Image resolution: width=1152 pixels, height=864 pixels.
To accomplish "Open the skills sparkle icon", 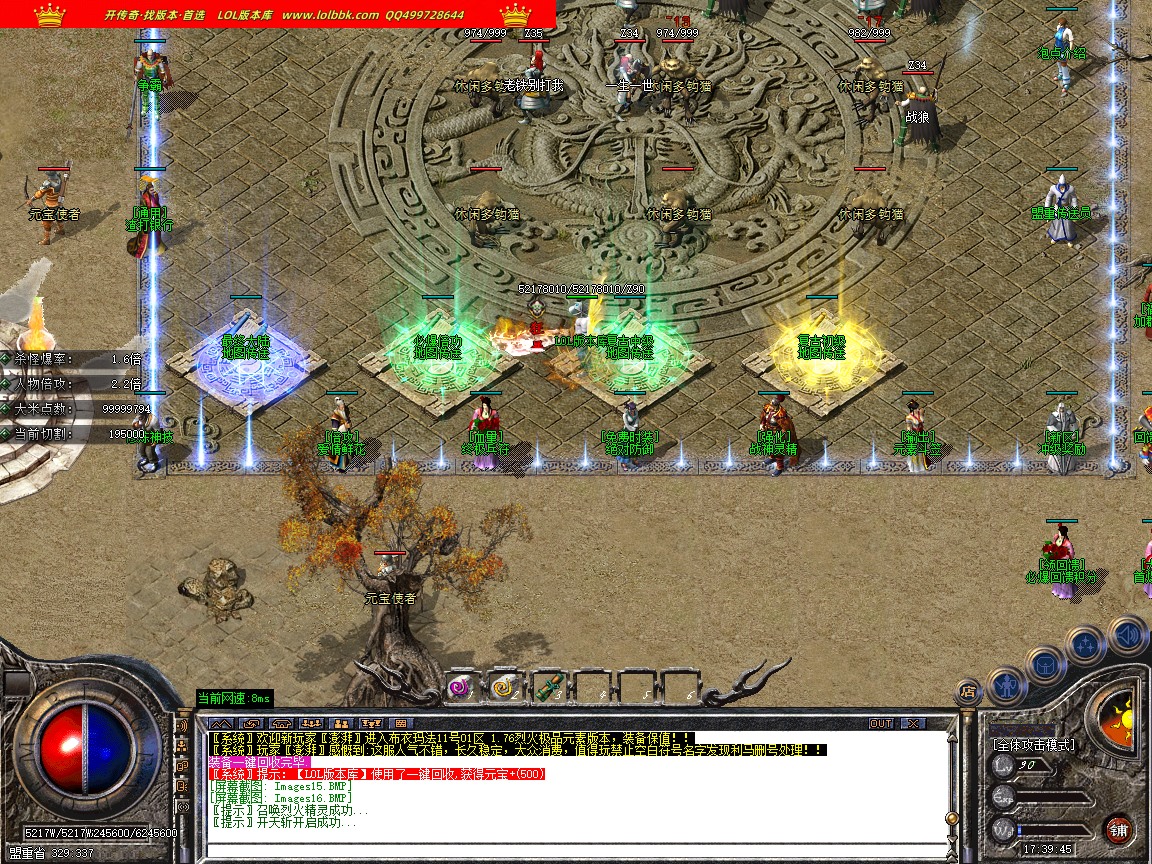I will (1085, 643).
